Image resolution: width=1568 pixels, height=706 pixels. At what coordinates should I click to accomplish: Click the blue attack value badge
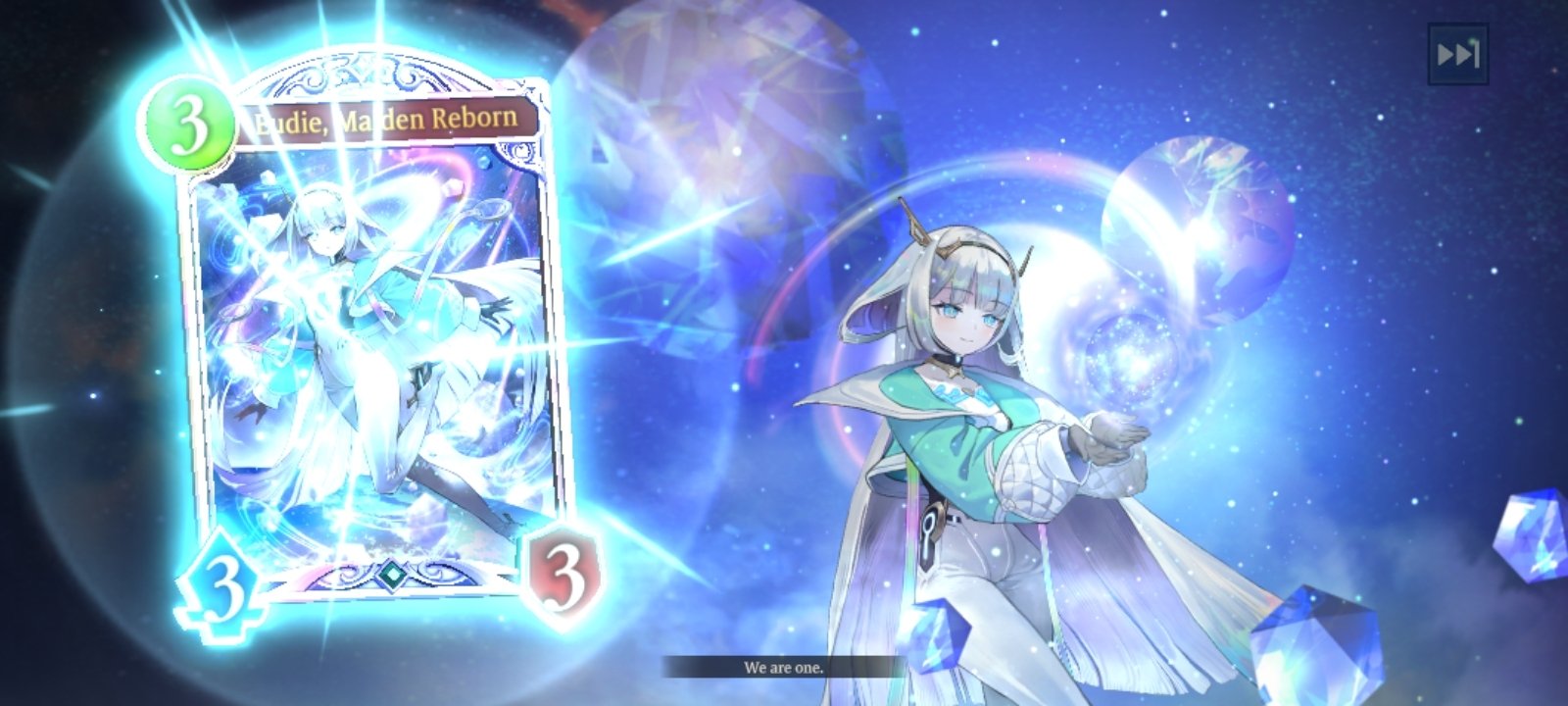[222, 579]
